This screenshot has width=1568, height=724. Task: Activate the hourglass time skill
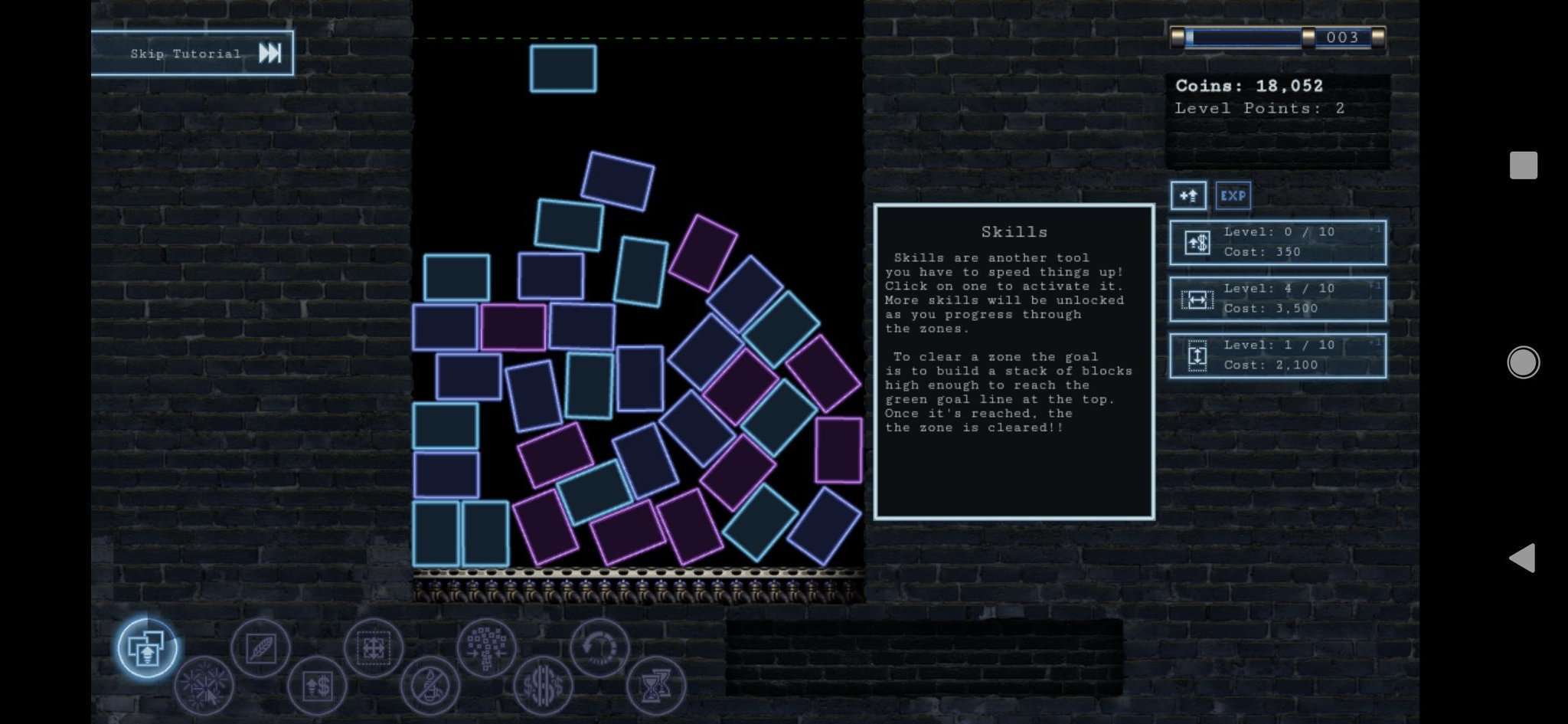(657, 686)
